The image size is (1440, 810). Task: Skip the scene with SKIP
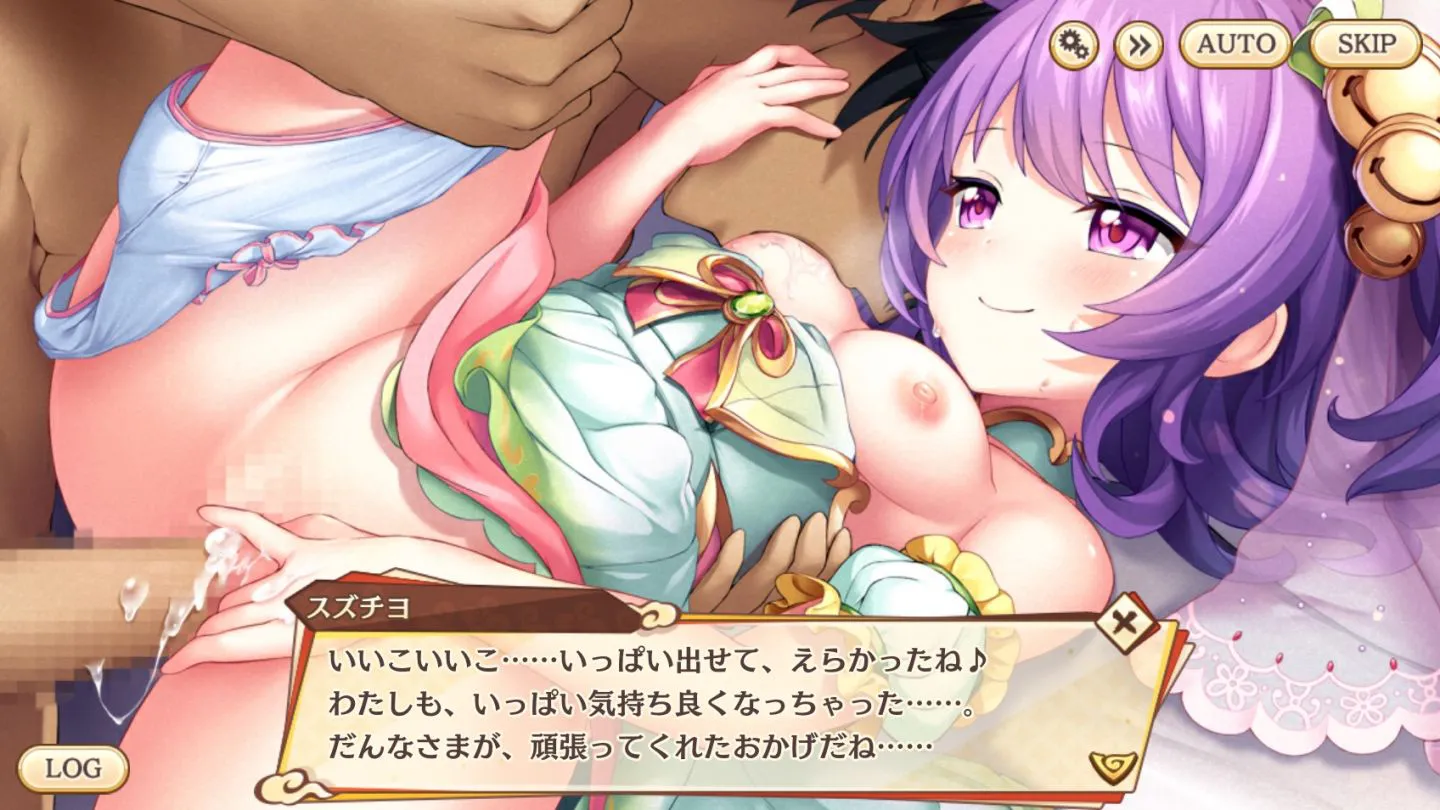[x=1365, y=44]
